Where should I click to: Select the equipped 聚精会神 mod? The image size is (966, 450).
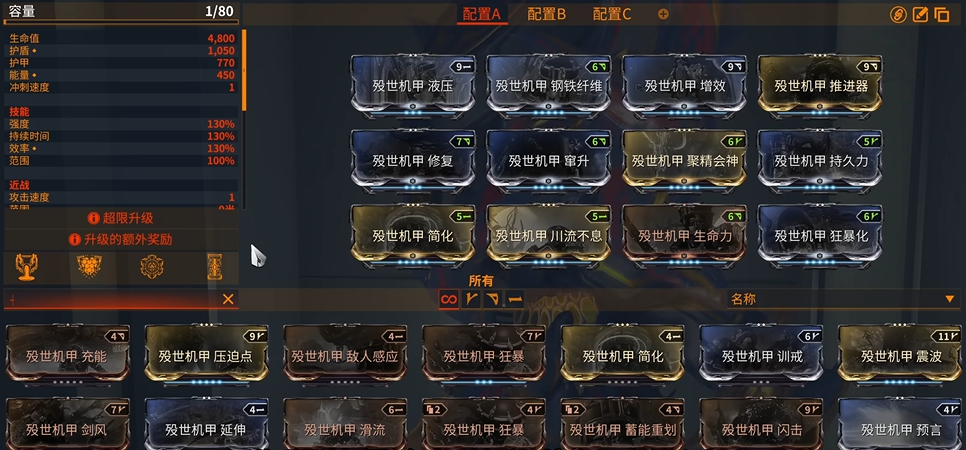coord(685,159)
